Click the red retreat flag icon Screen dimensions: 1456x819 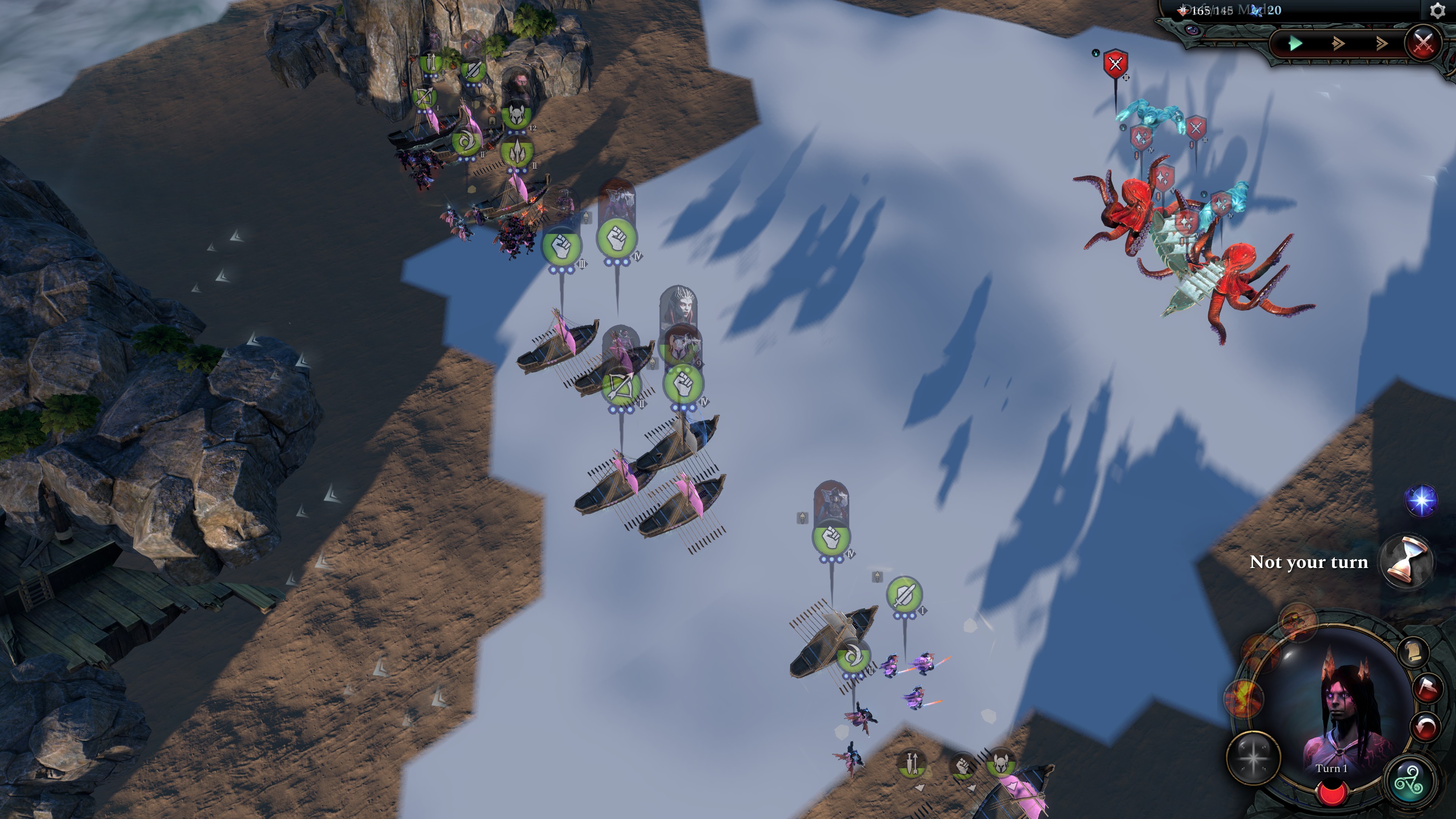point(1427,689)
